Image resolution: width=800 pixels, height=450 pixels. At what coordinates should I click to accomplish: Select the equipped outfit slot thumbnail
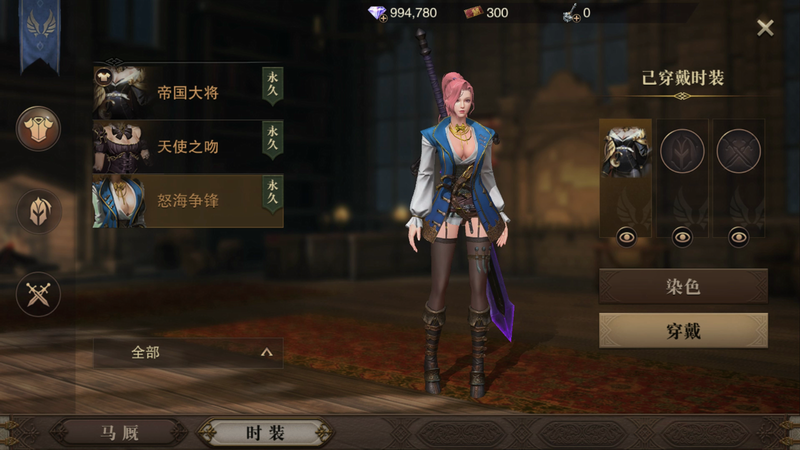(x=625, y=152)
